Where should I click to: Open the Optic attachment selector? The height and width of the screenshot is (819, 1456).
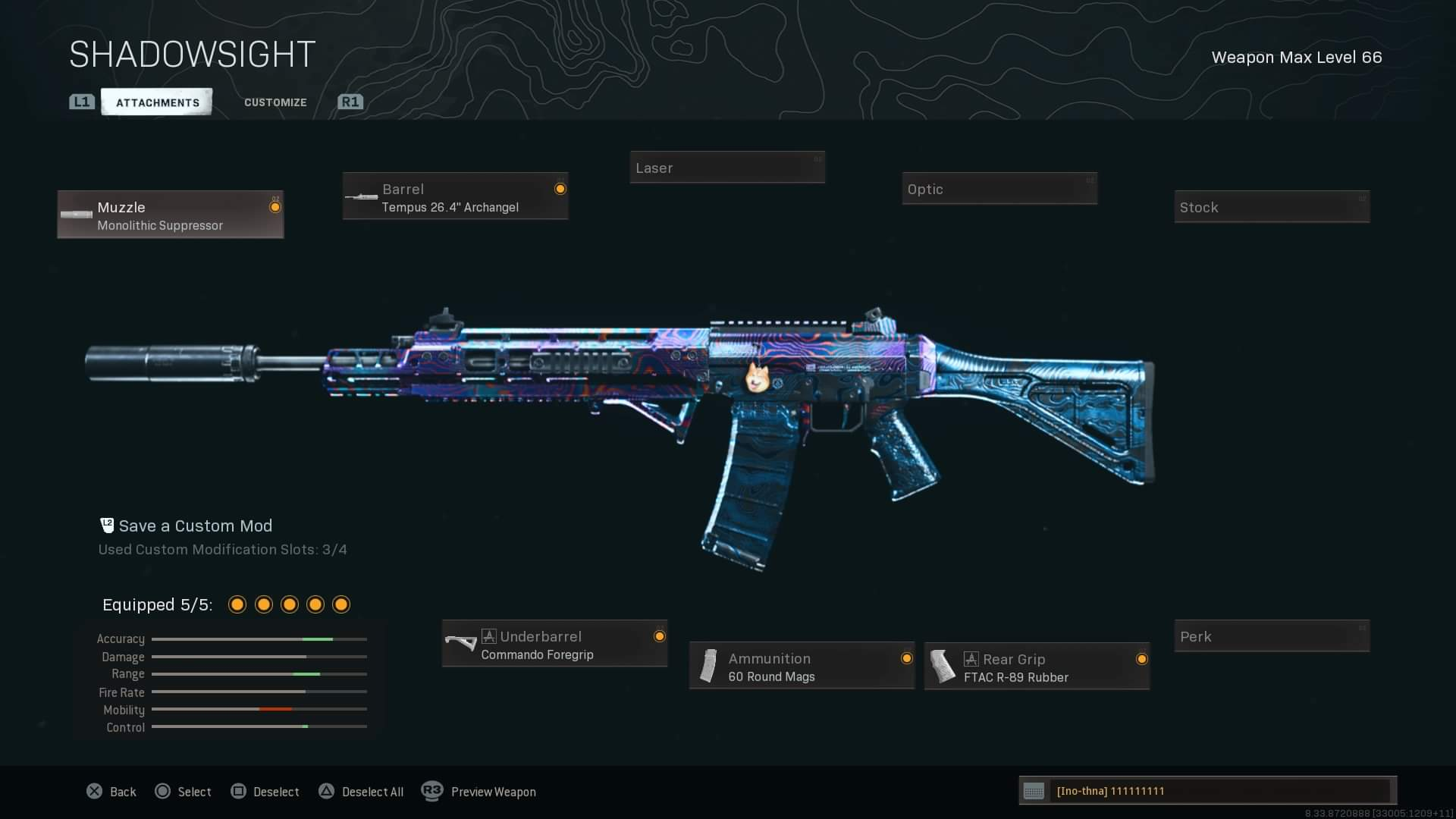[x=999, y=188]
